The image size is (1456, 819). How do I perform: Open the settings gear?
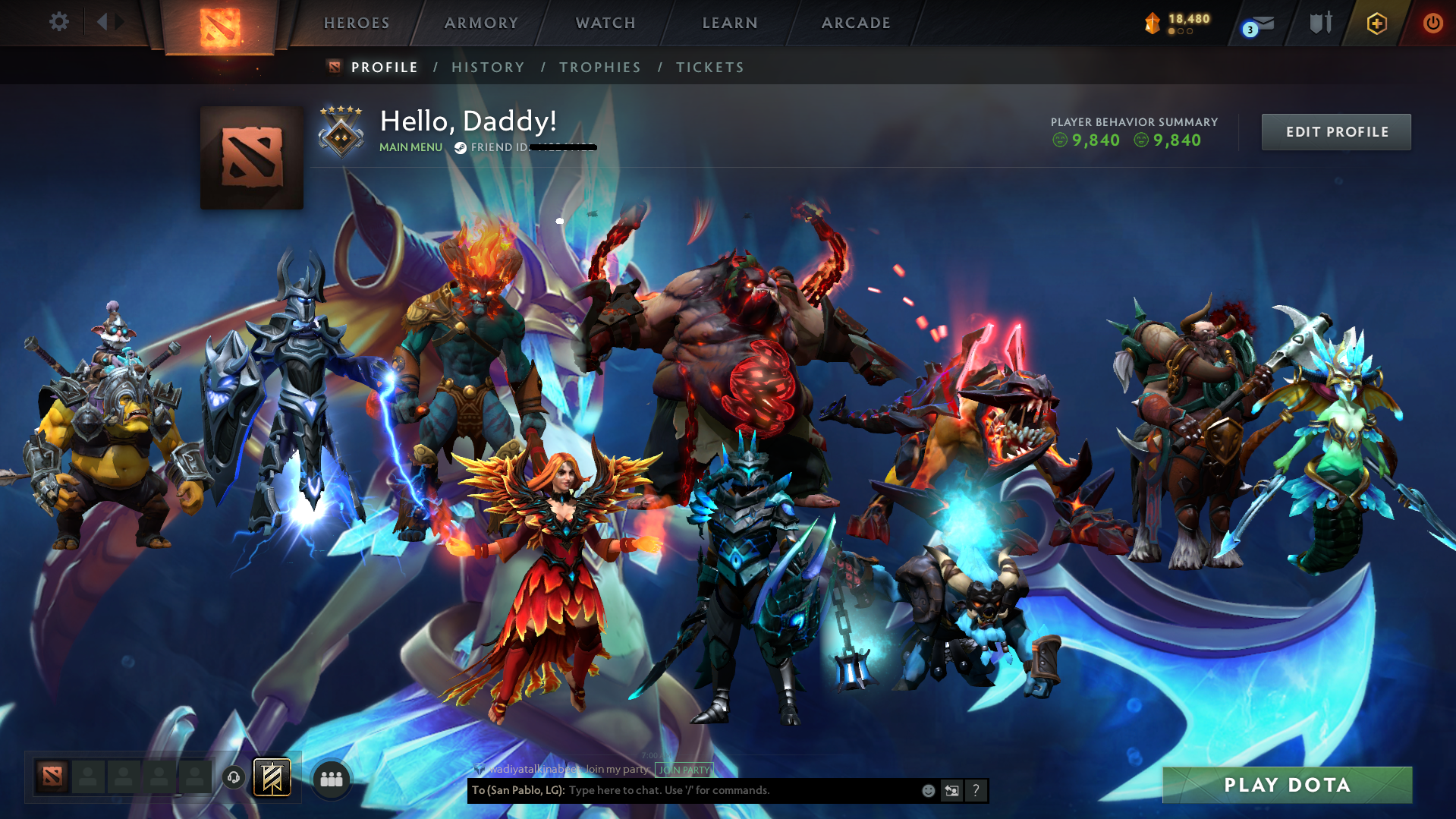pos(58,22)
